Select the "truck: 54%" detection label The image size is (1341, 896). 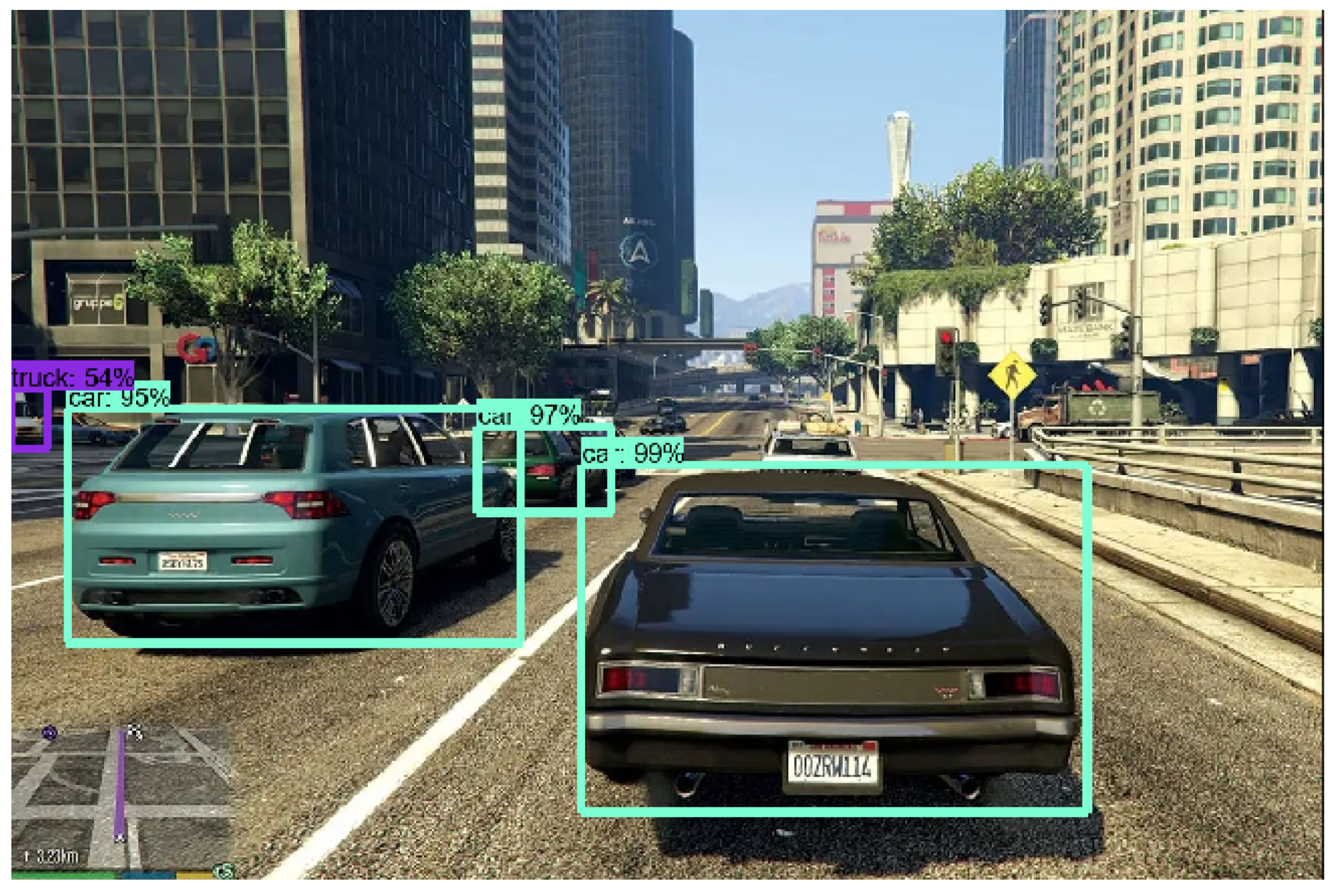tap(73, 376)
